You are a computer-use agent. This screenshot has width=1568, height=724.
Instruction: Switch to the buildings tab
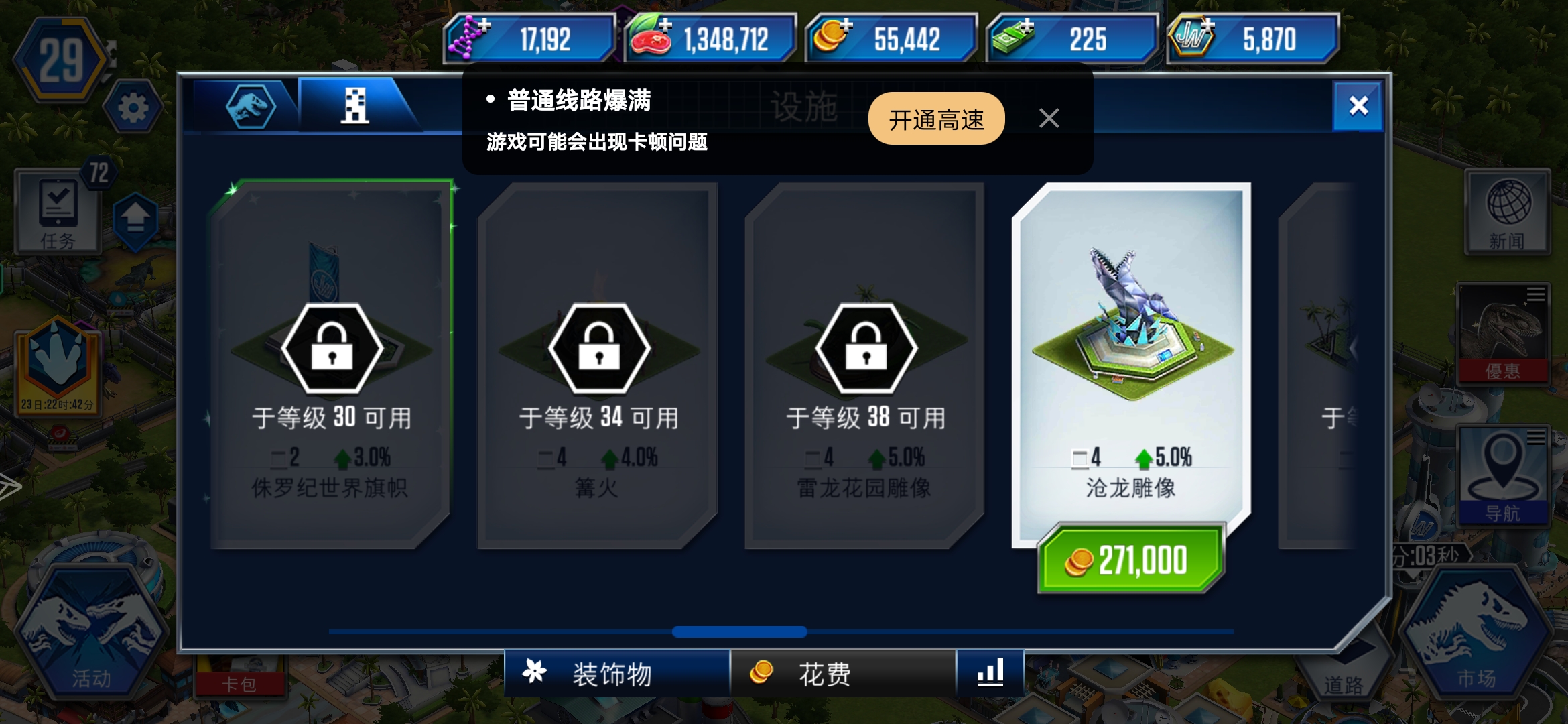pyautogui.click(x=354, y=107)
